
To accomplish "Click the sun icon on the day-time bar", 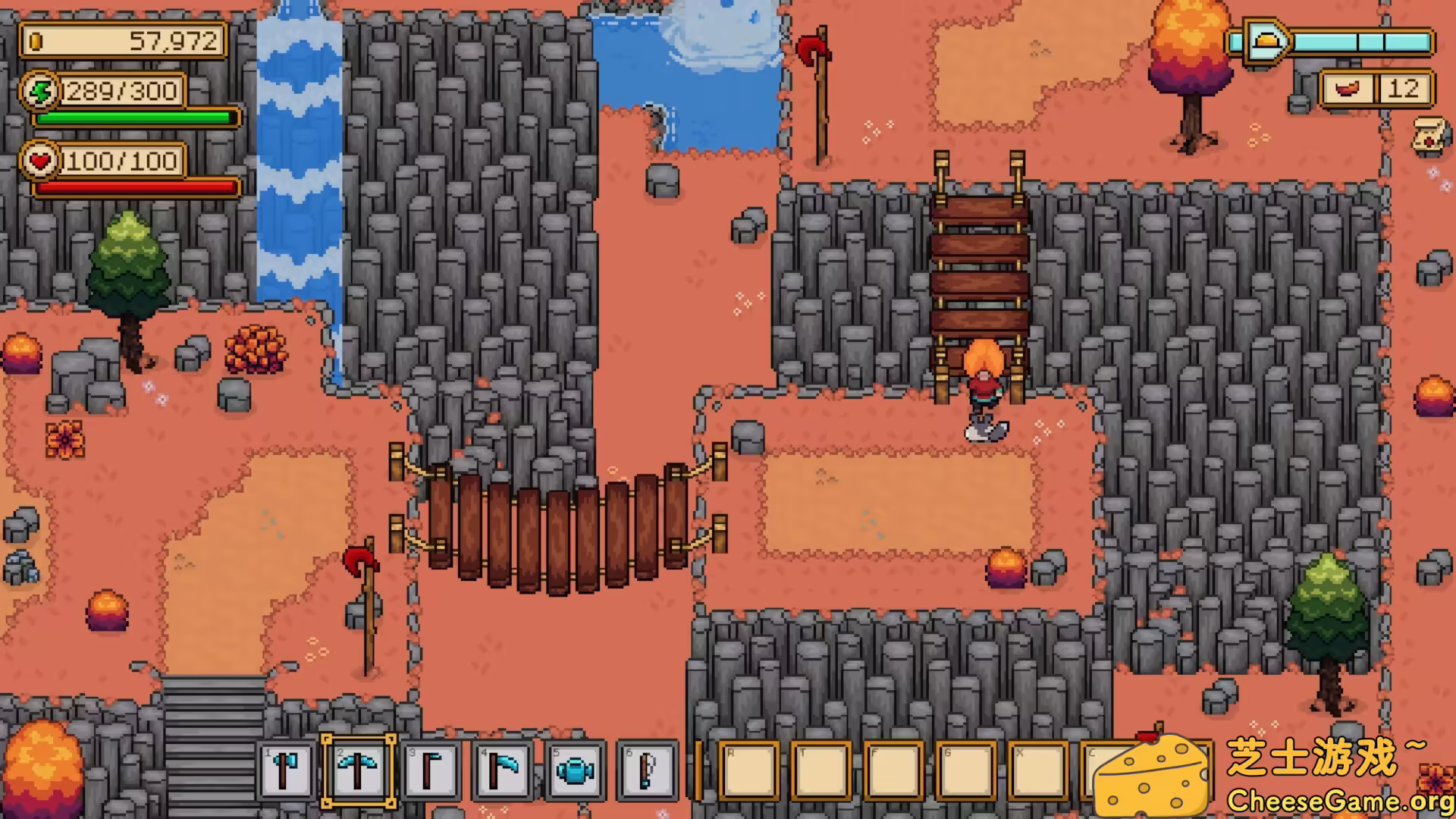I will (x=1263, y=42).
